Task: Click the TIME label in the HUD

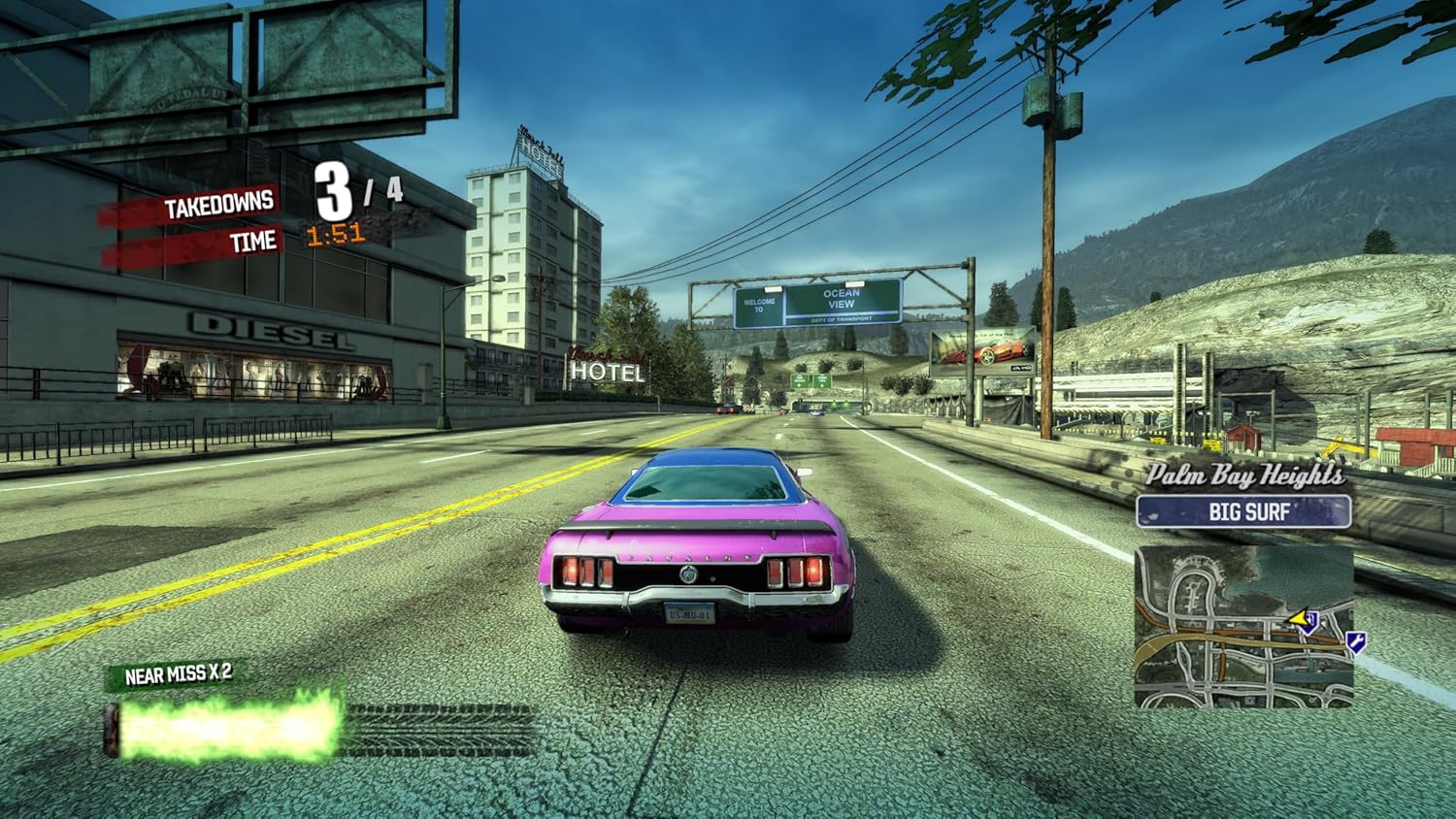Action: point(253,243)
